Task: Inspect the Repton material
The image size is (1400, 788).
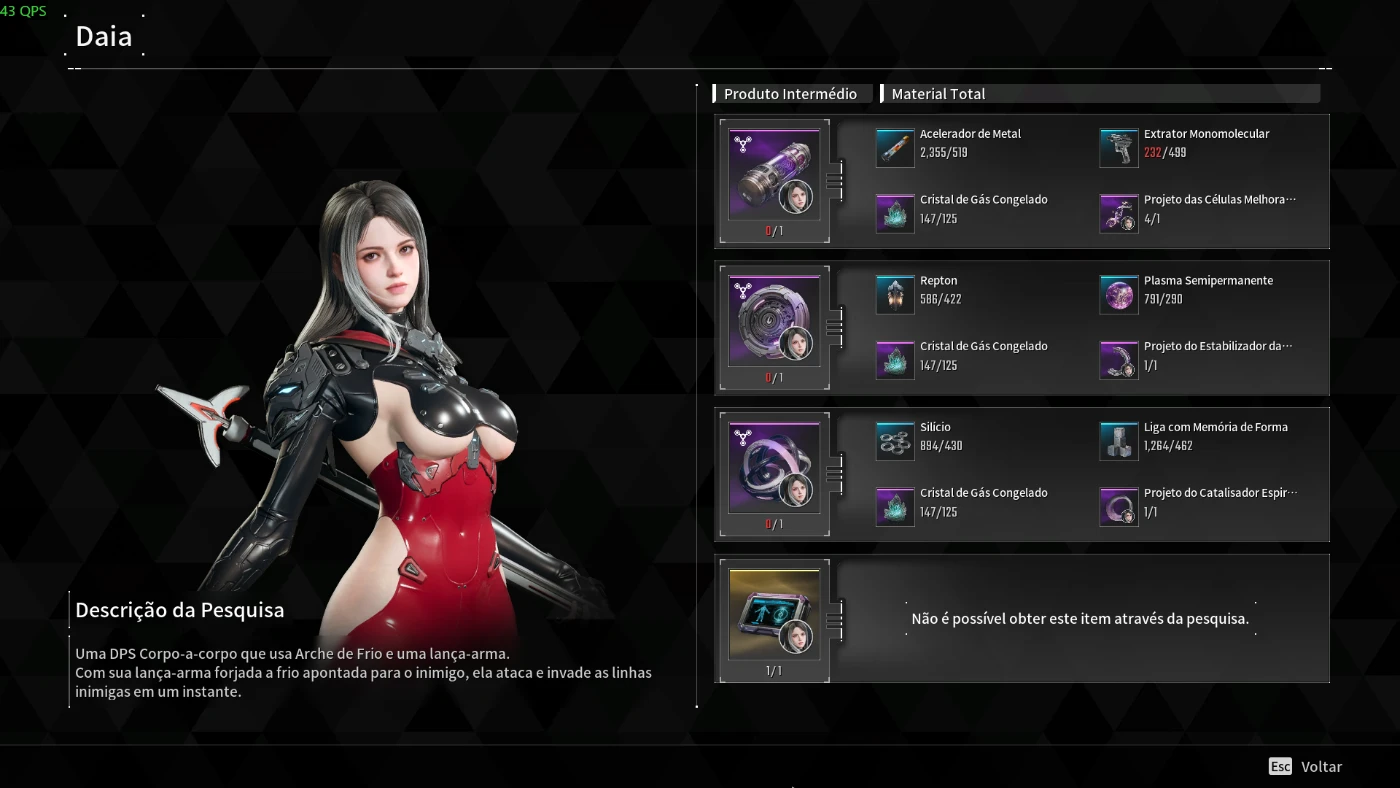Action: click(x=895, y=294)
